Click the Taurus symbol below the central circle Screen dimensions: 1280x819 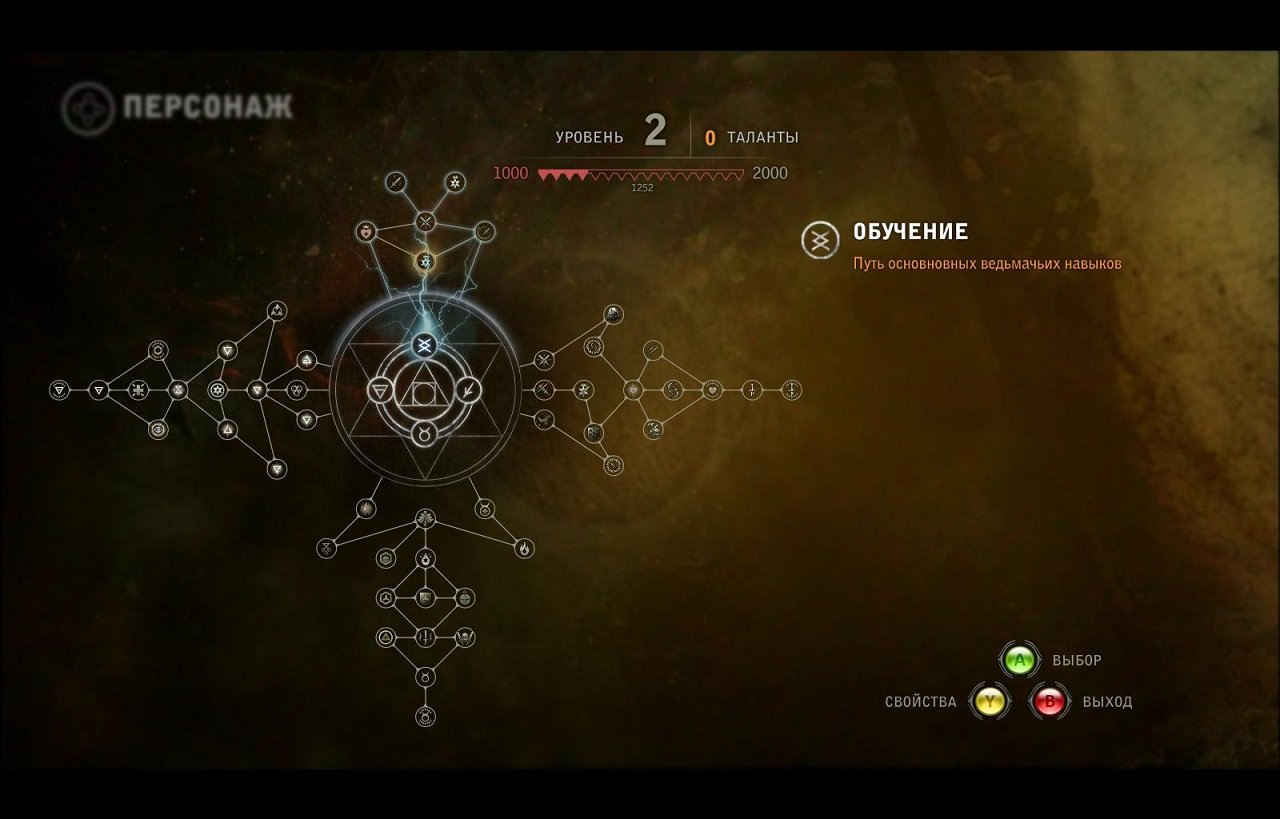click(425, 432)
